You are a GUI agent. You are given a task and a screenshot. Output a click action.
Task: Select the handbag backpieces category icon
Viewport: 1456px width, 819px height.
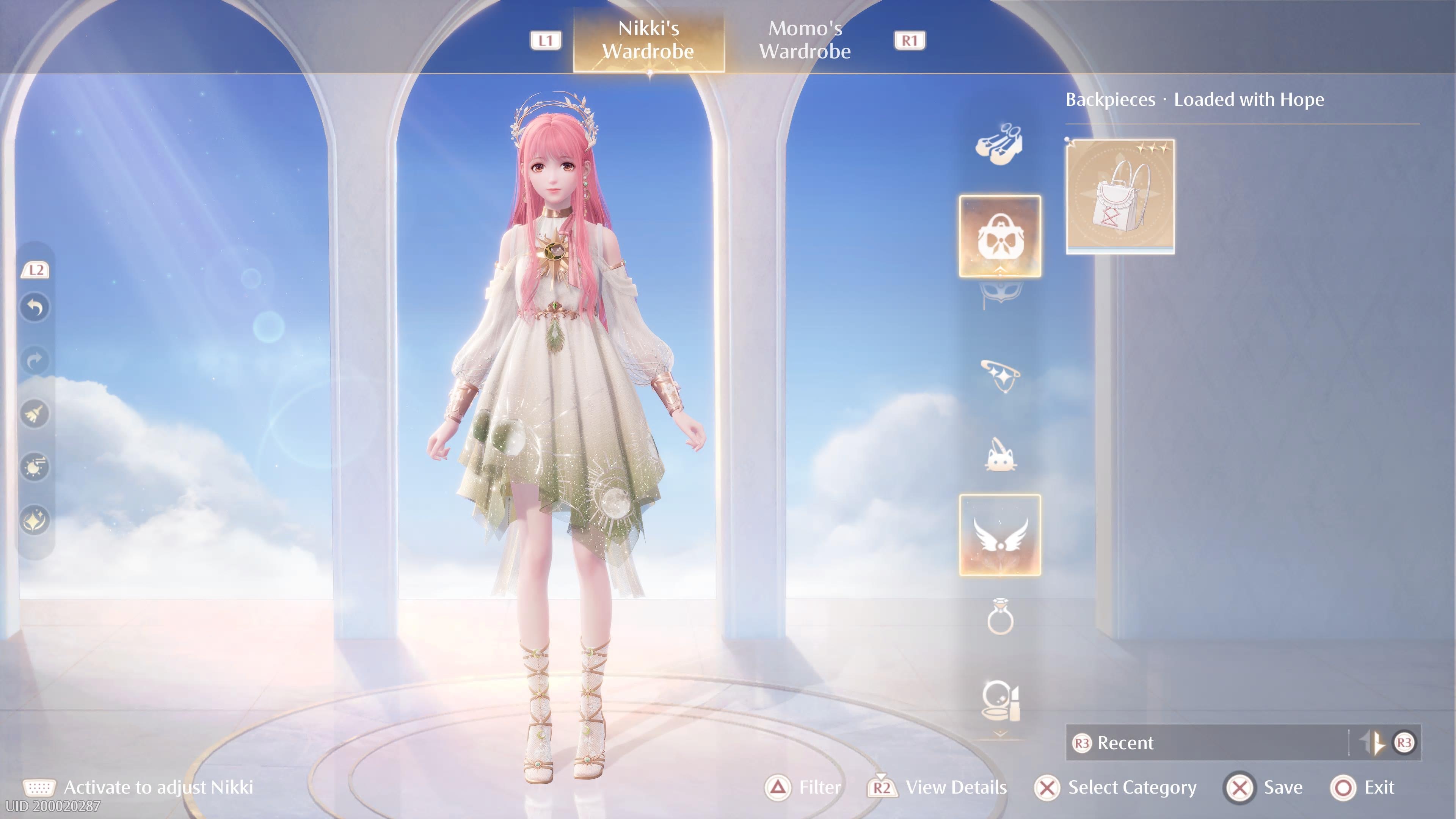999,236
